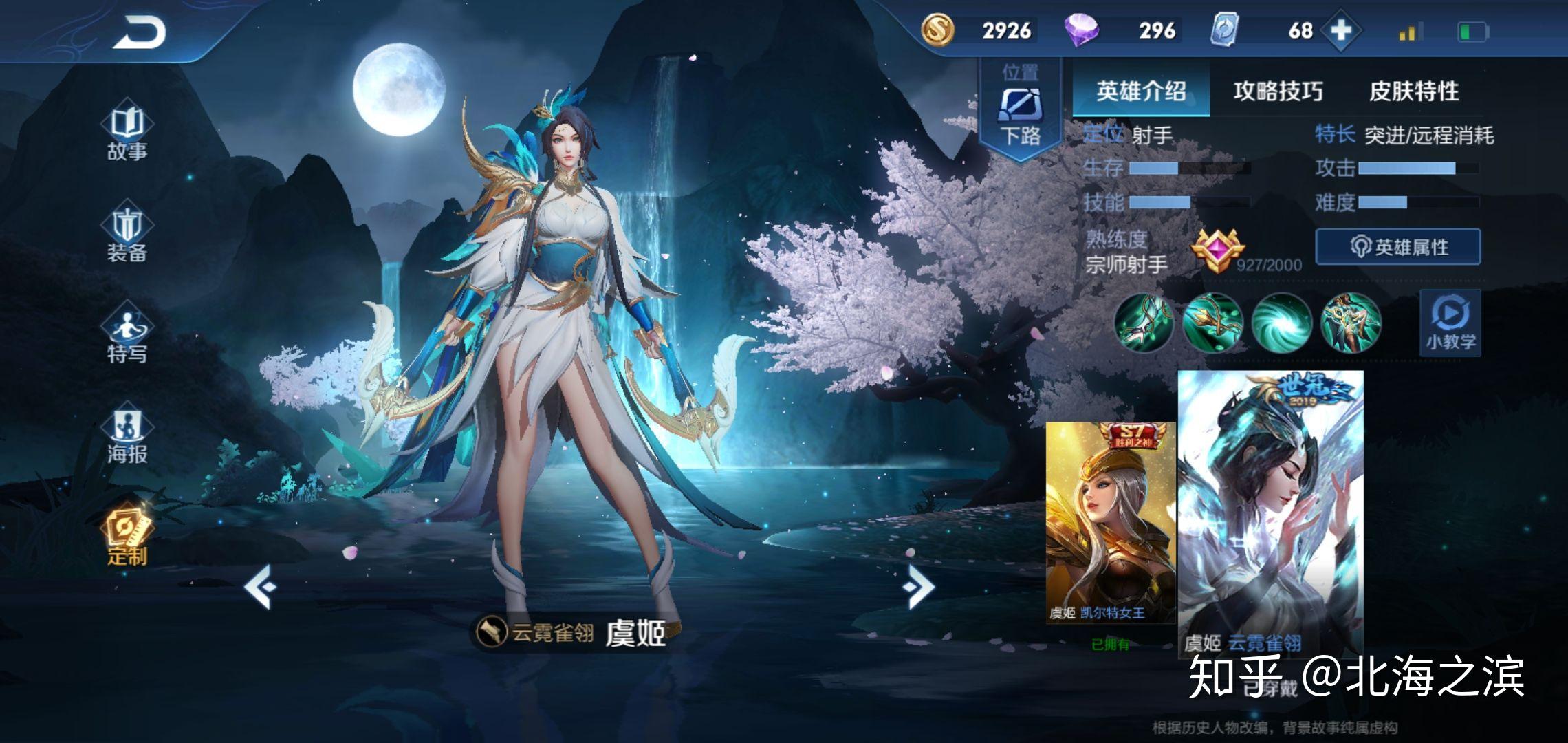The width and height of the screenshot is (1568, 743).
Task: Click the left arrow to switch skins
Action: pyautogui.click(x=259, y=586)
